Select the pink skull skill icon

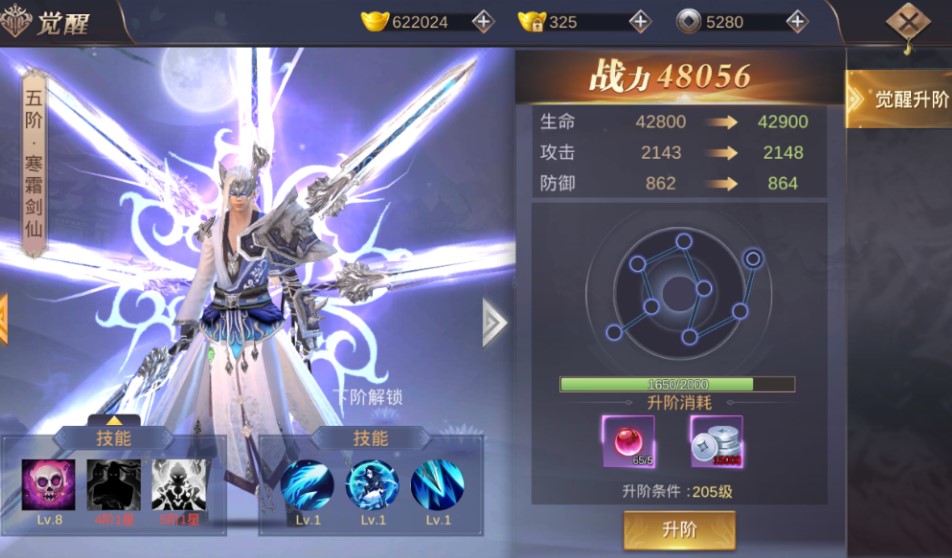coord(48,485)
